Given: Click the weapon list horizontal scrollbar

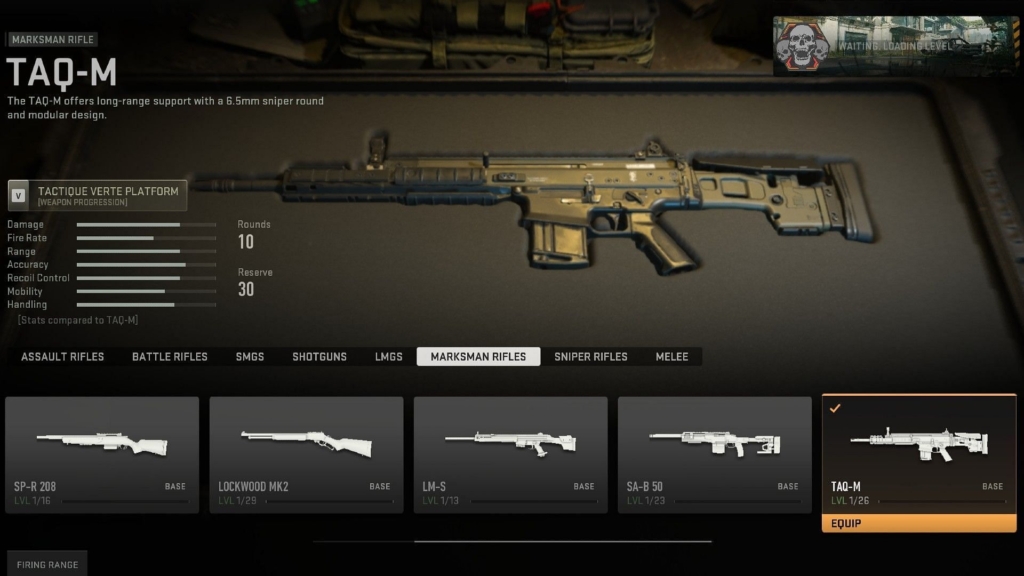Looking at the screenshot, I should point(562,541).
